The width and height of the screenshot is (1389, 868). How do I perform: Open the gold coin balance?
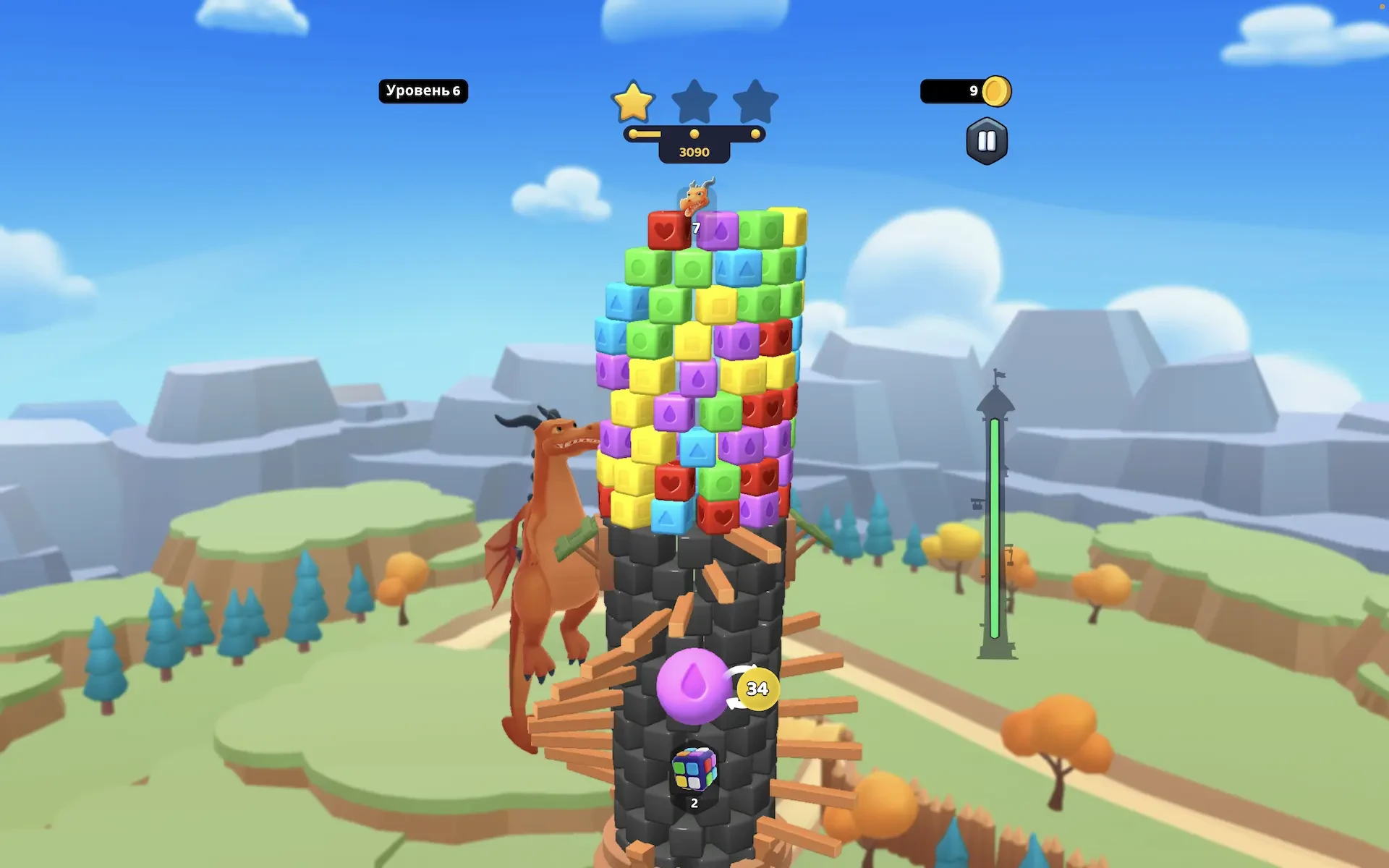click(x=965, y=91)
